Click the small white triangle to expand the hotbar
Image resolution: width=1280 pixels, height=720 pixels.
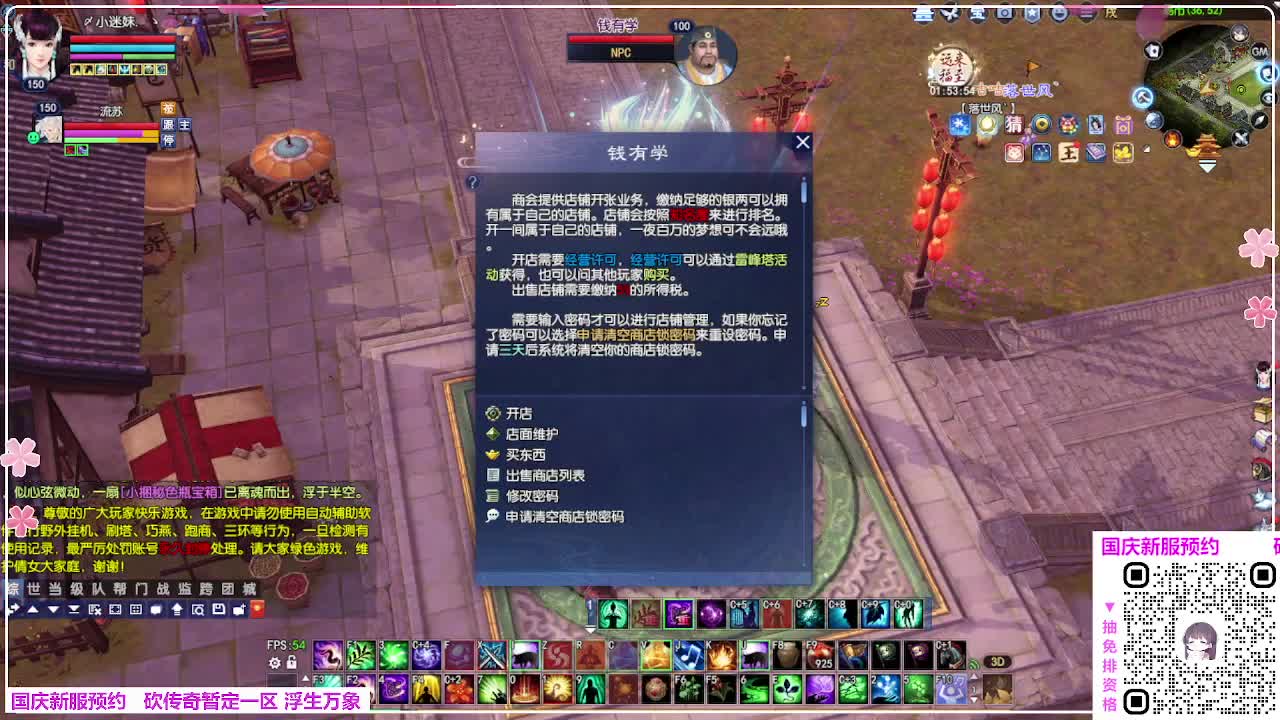pyautogui.click(x=305, y=676)
